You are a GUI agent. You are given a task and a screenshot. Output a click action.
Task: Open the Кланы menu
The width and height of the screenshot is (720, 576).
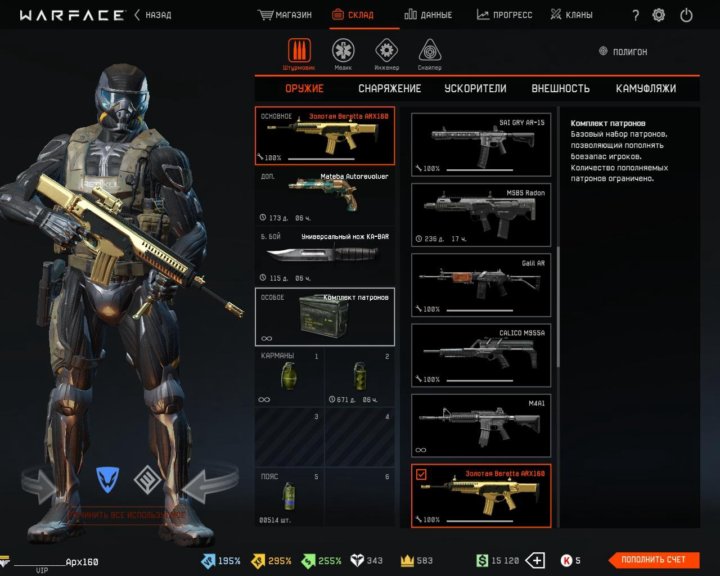point(571,15)
